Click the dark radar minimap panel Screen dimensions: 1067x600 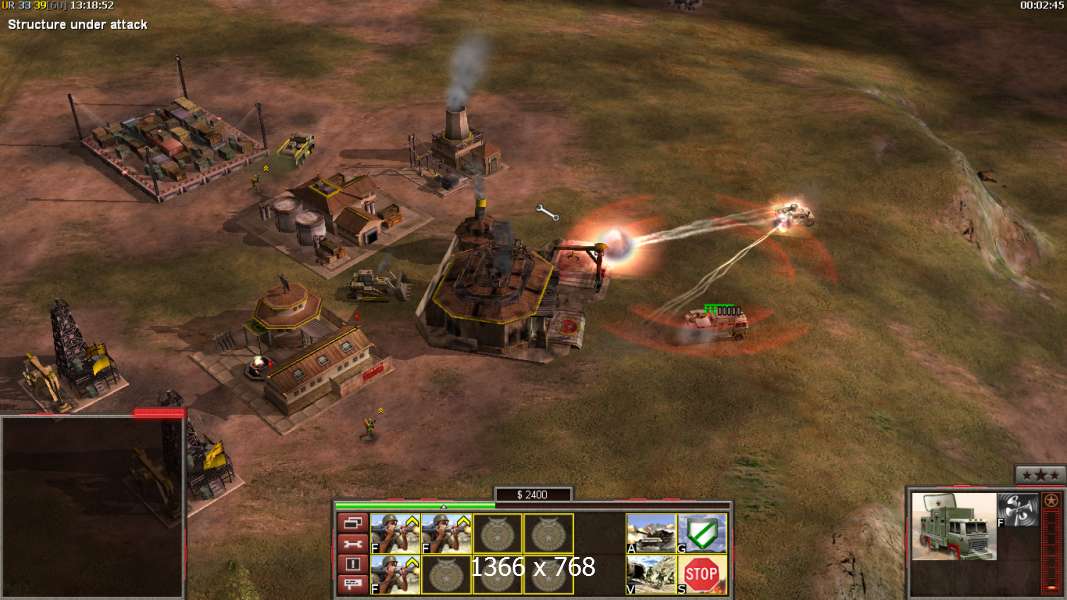pyautogui.click(x=92, y=507)
